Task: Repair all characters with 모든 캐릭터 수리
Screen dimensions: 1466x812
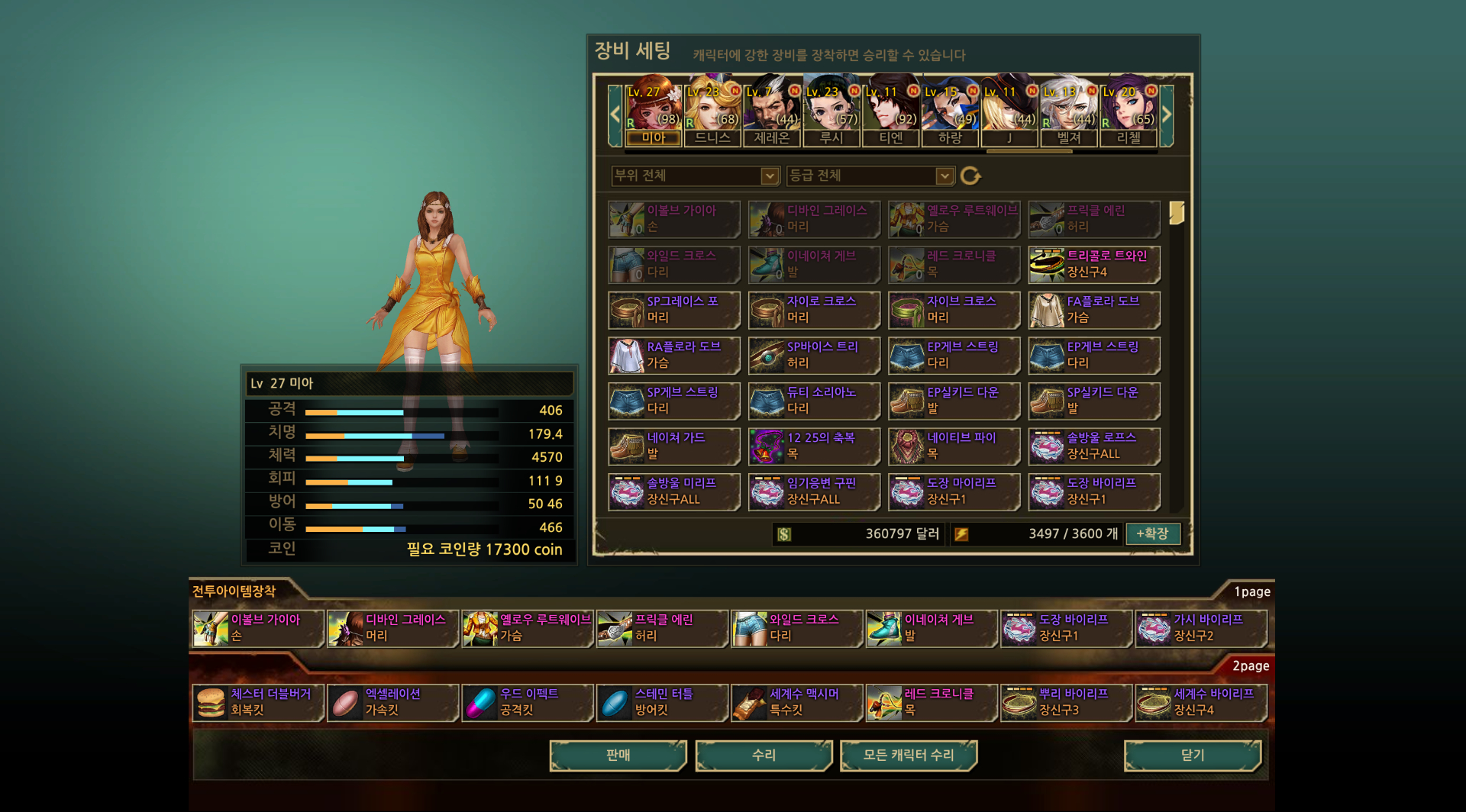Action: click(909, 756)
